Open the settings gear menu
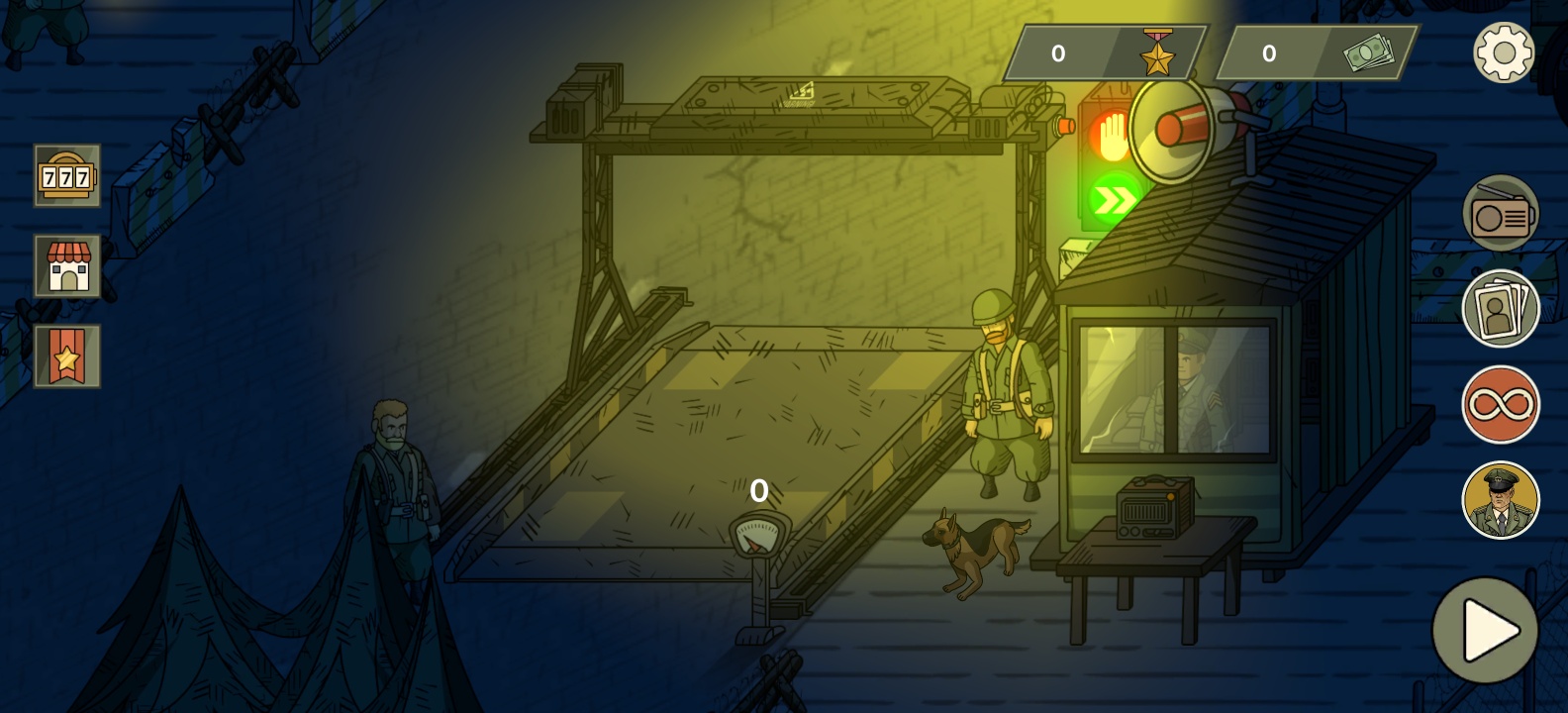This screenshot has height=713, width=1568. [1503, 52]
